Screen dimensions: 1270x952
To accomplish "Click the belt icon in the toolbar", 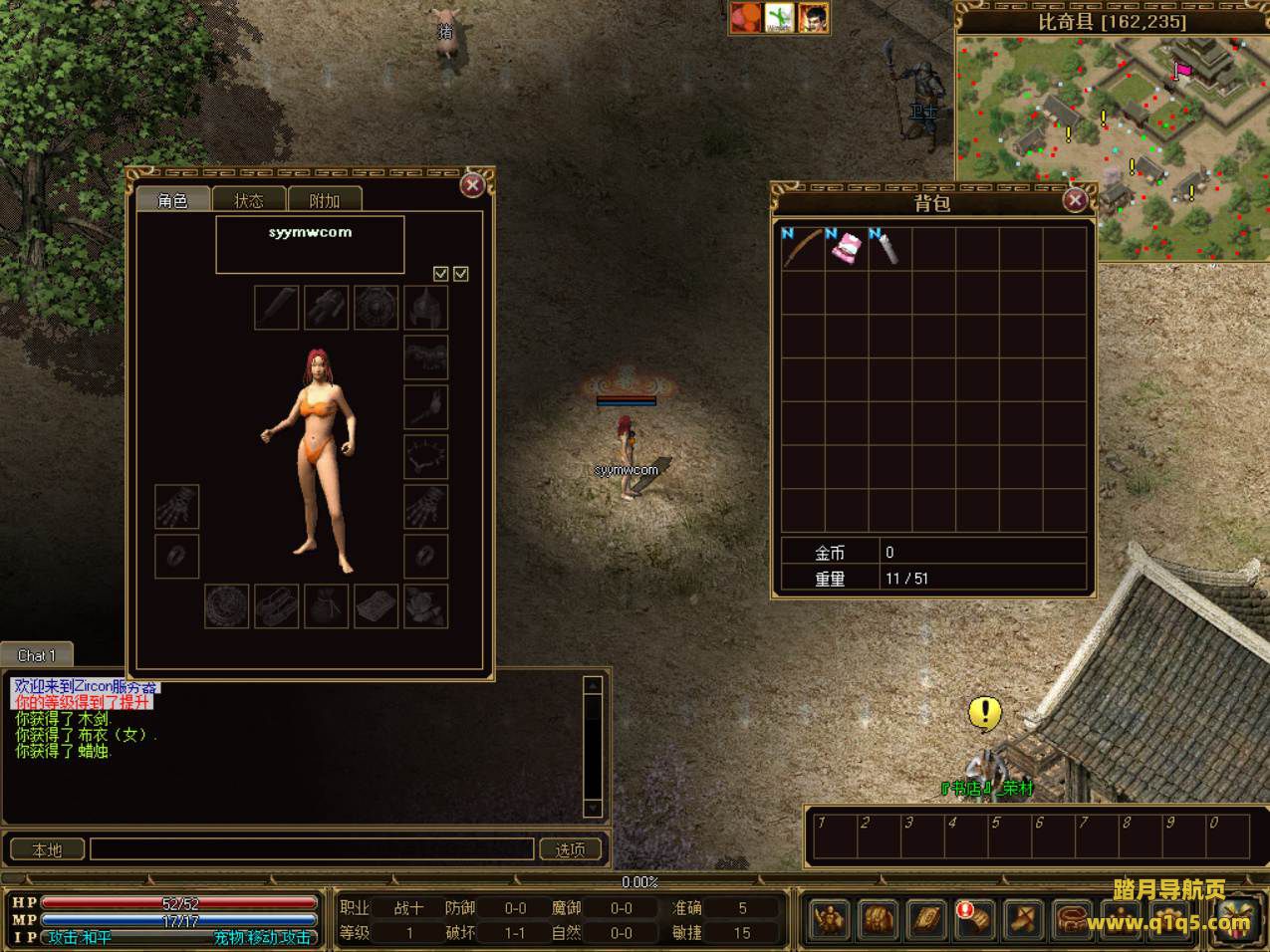I will [x=1073, y=918].
